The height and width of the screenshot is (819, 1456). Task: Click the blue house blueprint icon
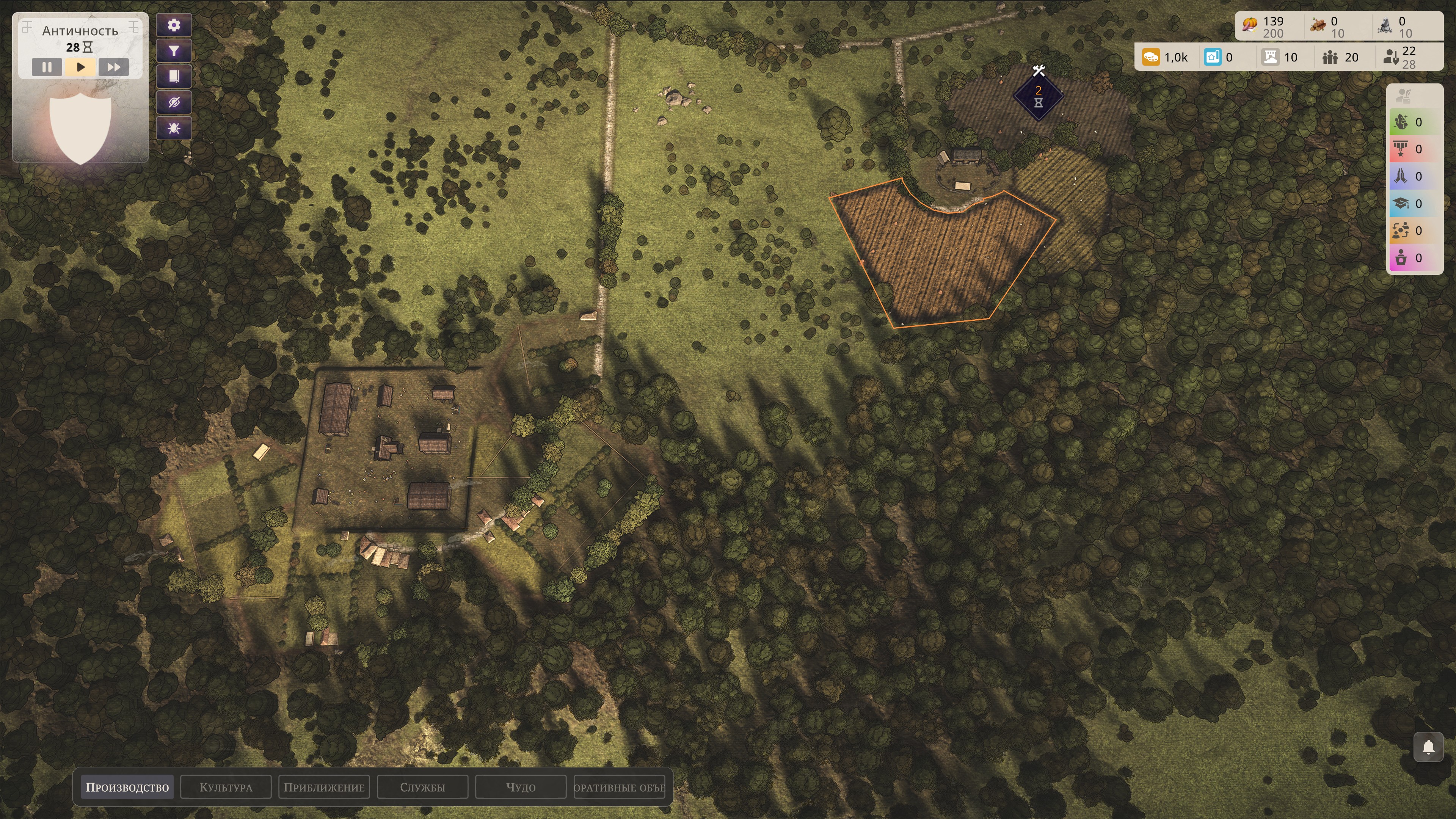tap(1213, 57)
